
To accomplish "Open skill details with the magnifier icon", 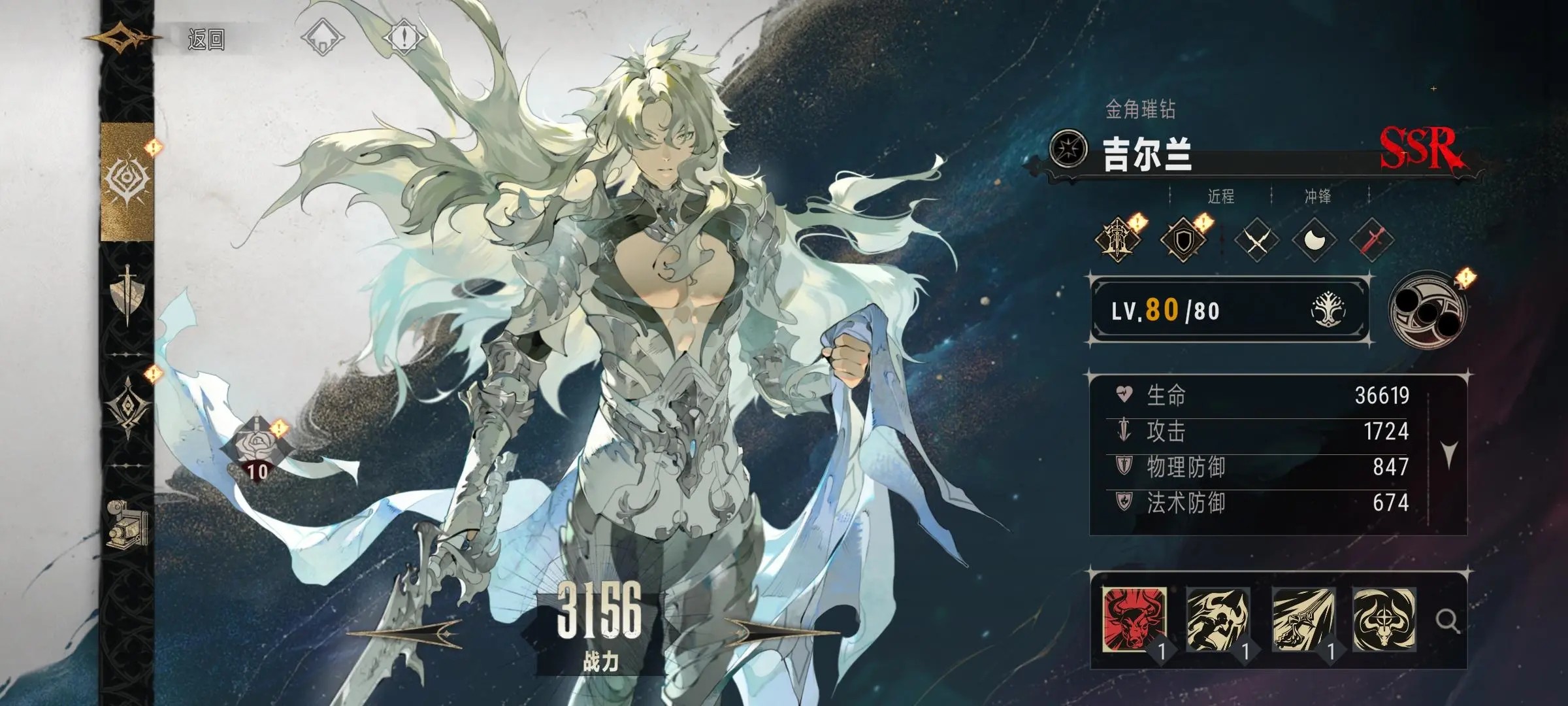I will coord(1447,620).
